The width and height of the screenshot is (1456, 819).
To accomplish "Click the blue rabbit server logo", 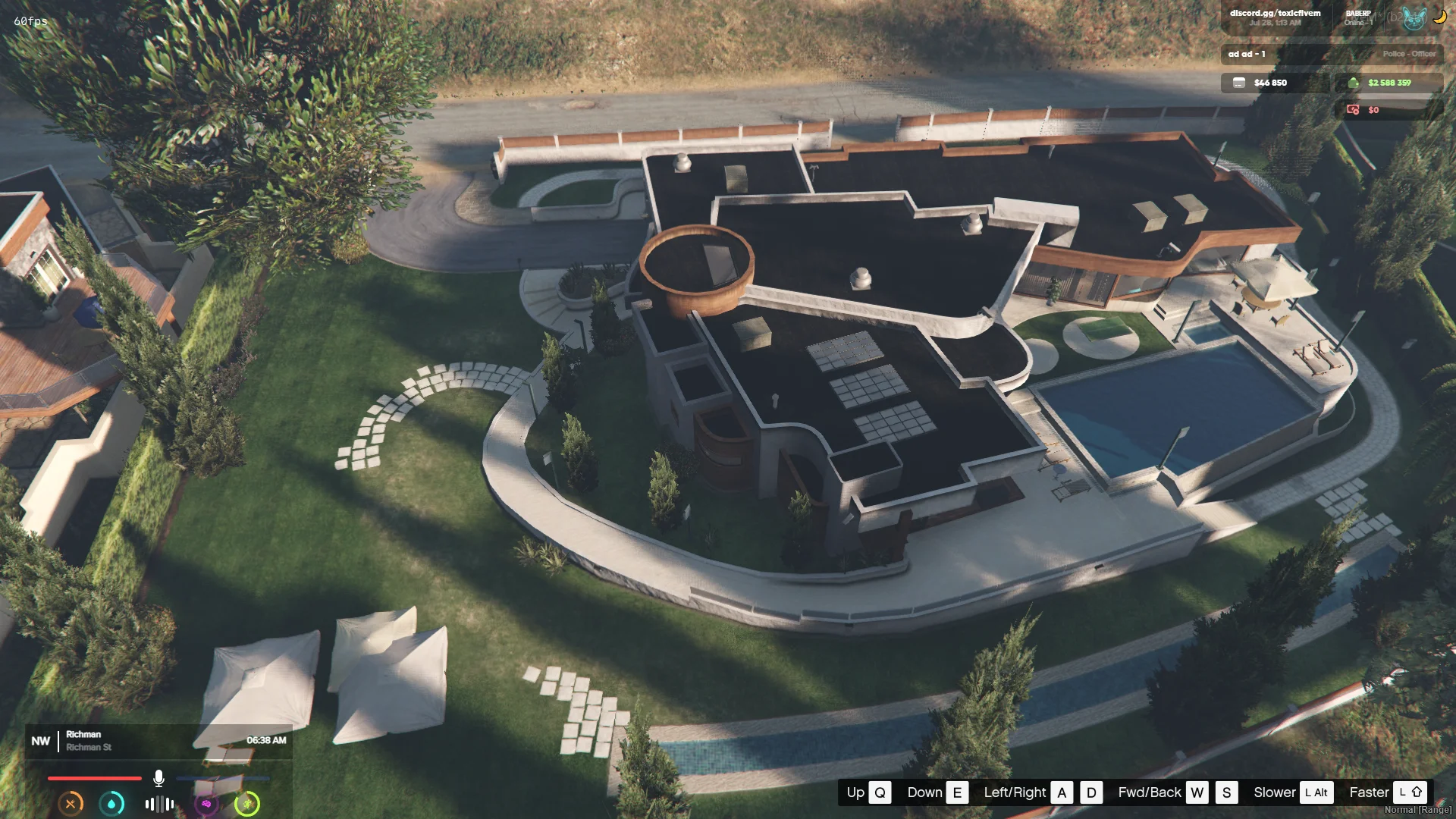I will click(x=1414, y=18).
